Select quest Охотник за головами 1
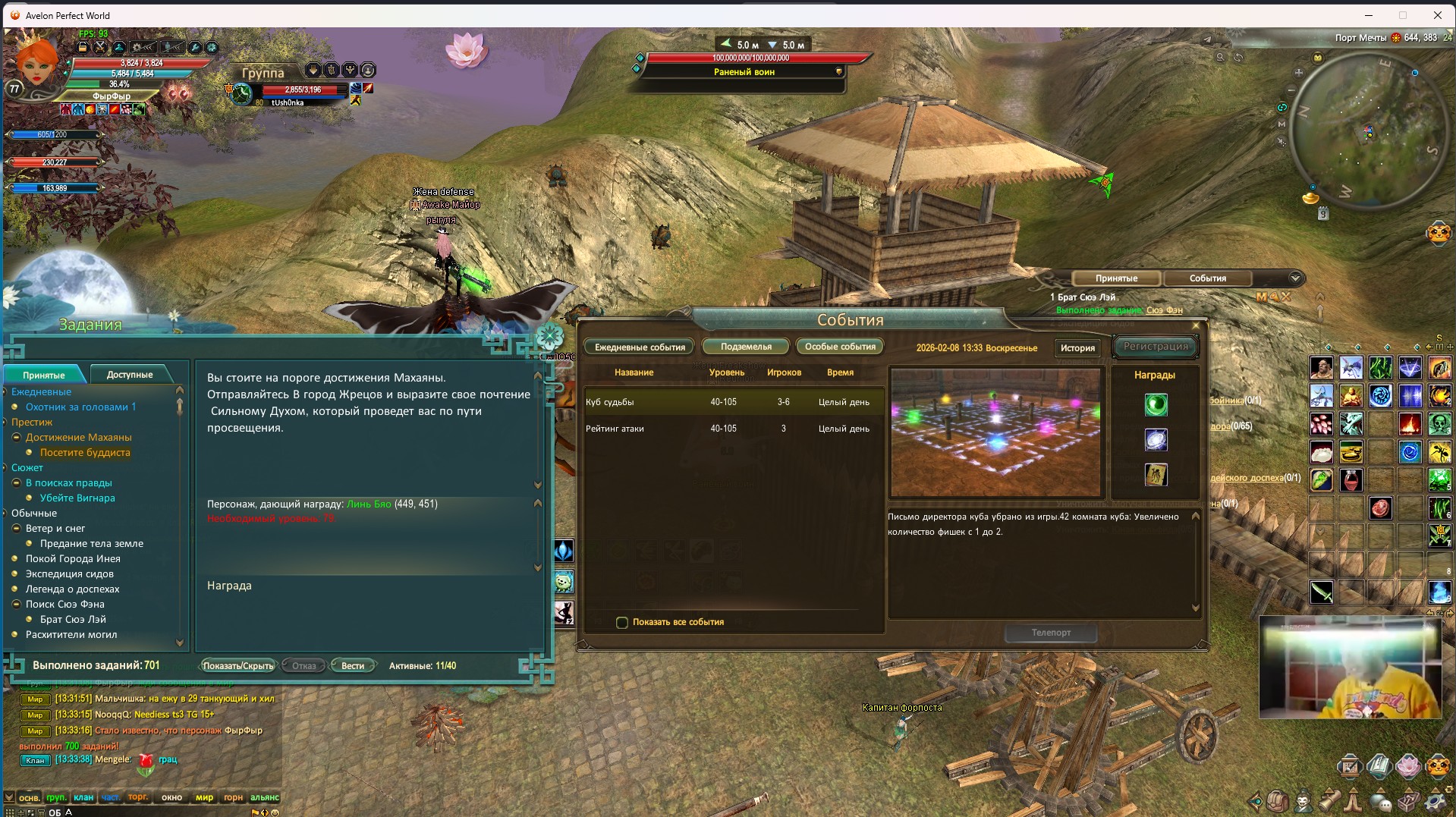Screen dimensions: 1456x817 coord(80,407)
